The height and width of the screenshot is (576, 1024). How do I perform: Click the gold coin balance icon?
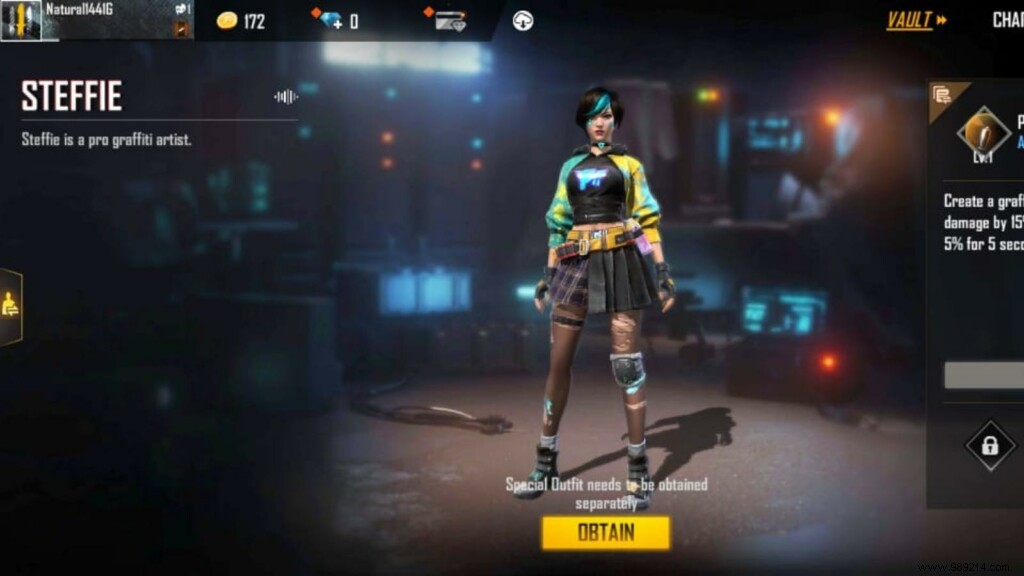[x=227, y=21]
